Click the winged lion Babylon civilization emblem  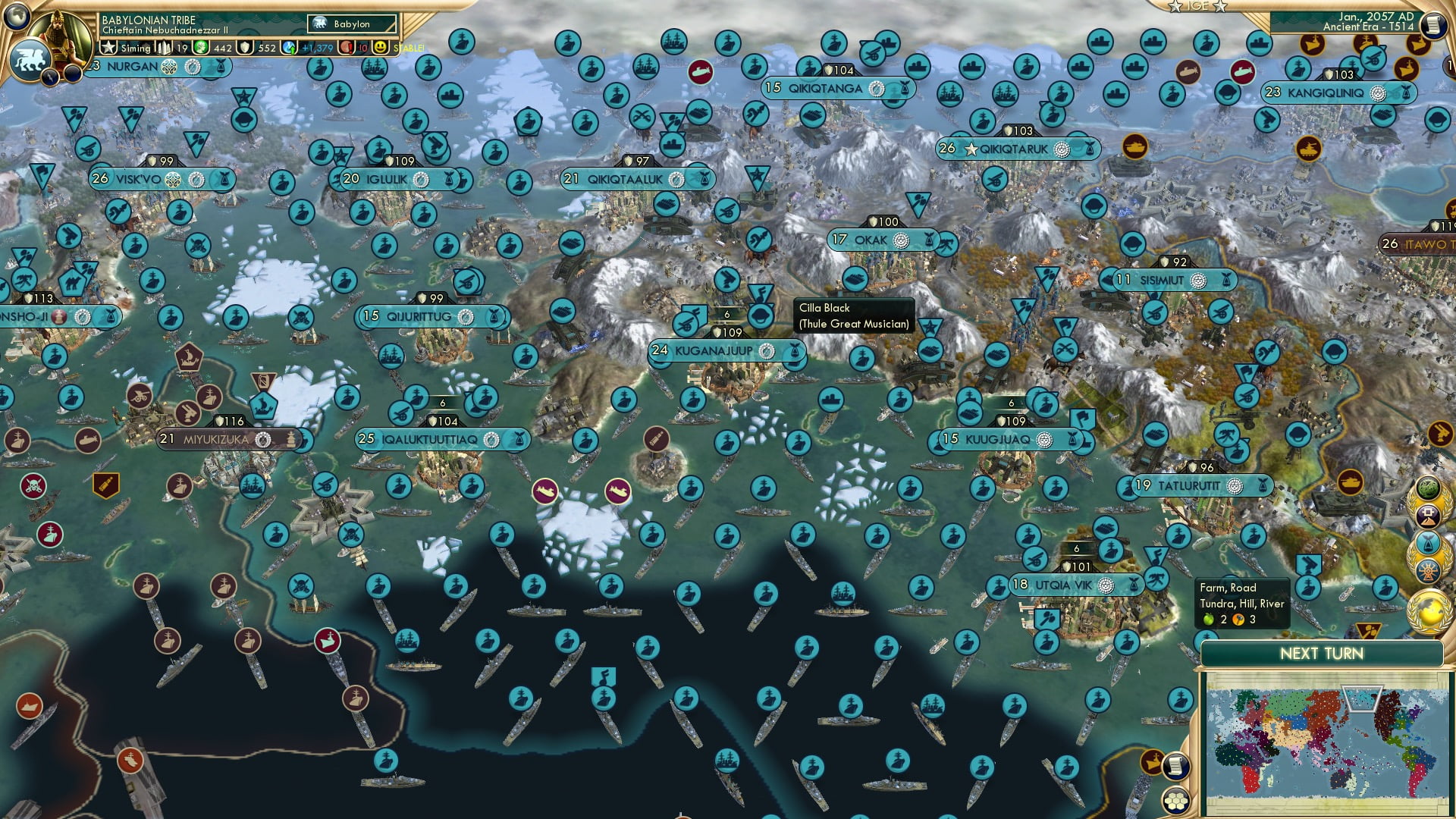pyautogui.click(x=31, y=61)
